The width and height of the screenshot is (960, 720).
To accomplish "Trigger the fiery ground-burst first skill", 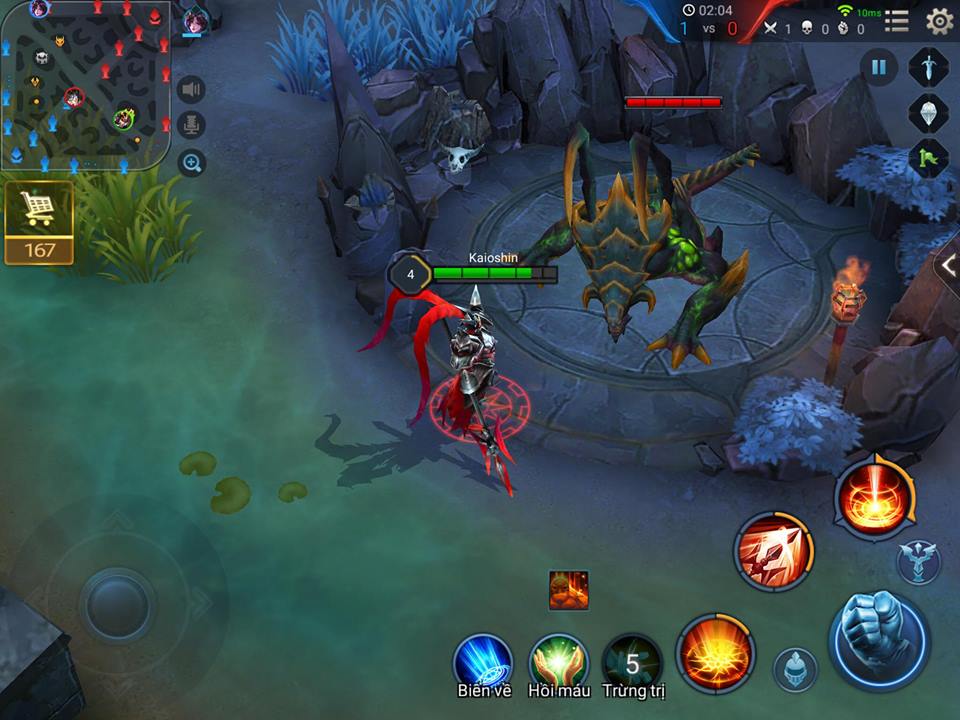I will (x=715, y=654).
